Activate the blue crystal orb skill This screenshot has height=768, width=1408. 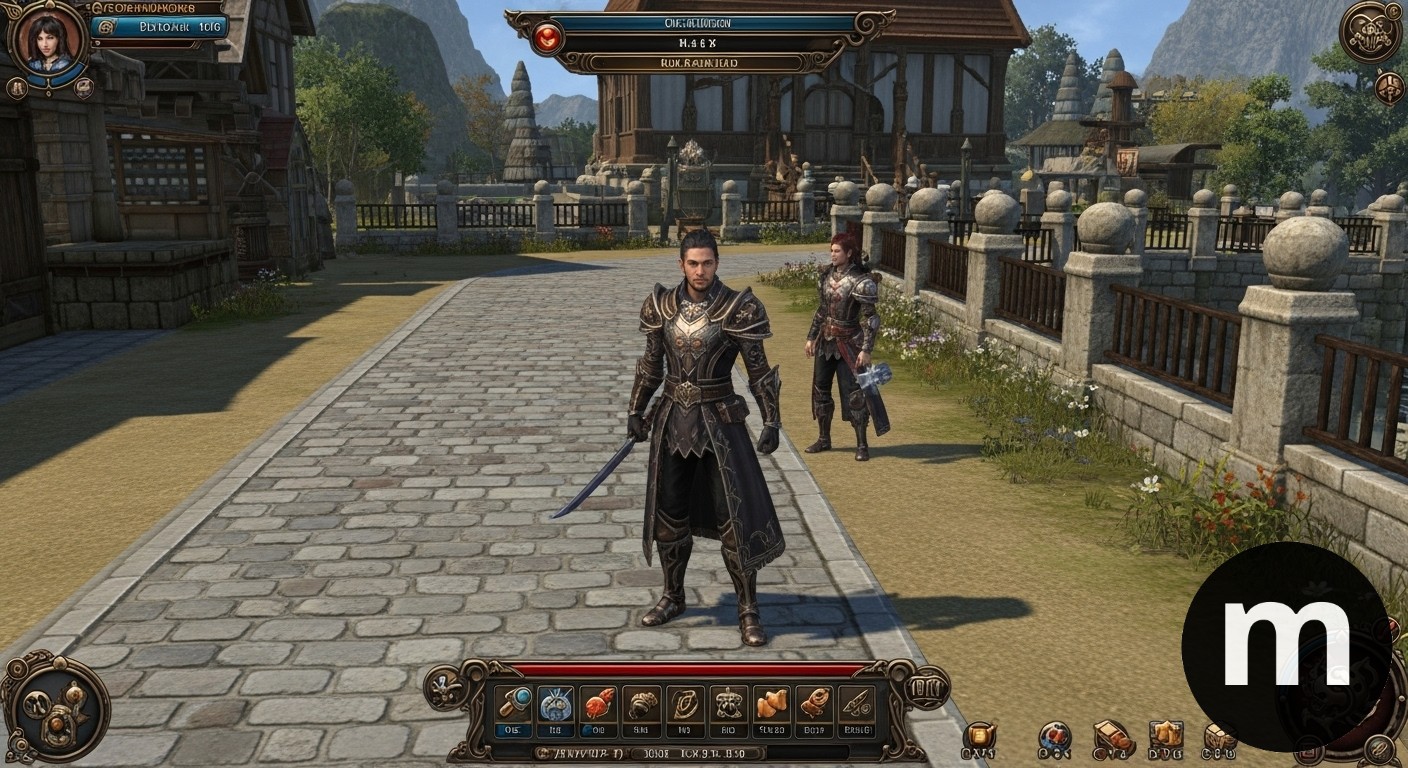click(555, 704)
